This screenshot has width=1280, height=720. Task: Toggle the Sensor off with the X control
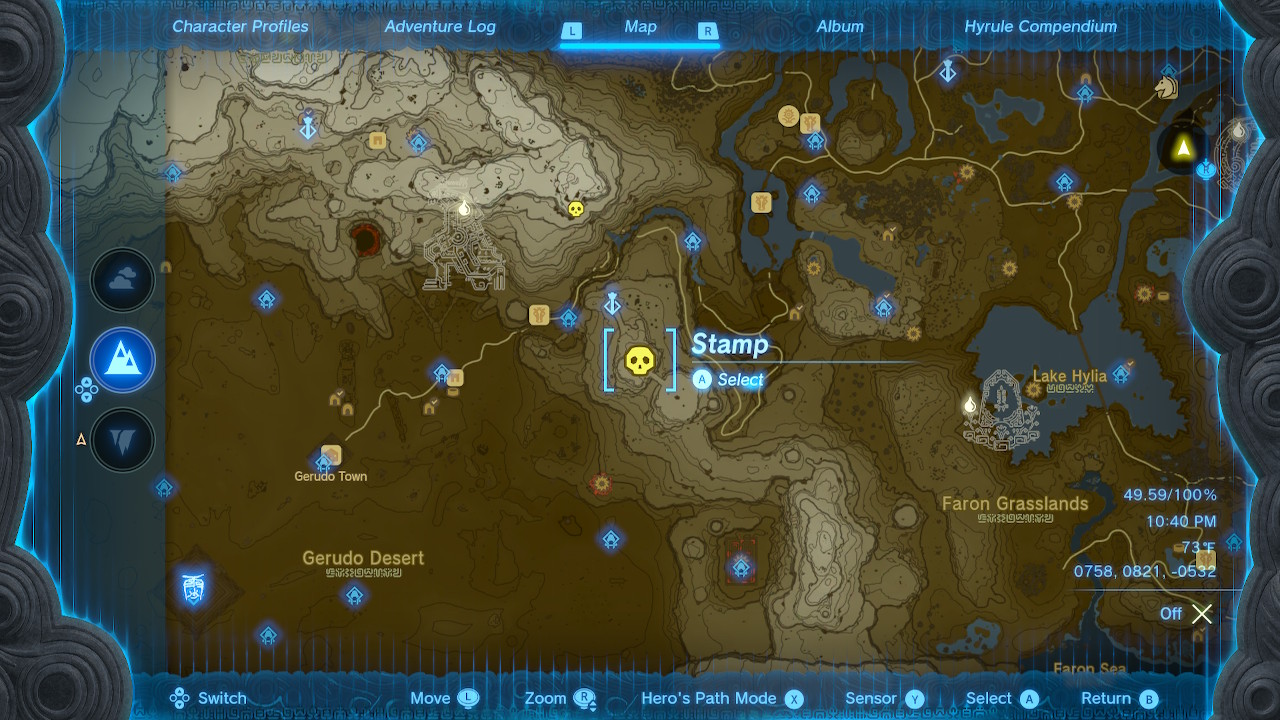tap(1200, 614)
